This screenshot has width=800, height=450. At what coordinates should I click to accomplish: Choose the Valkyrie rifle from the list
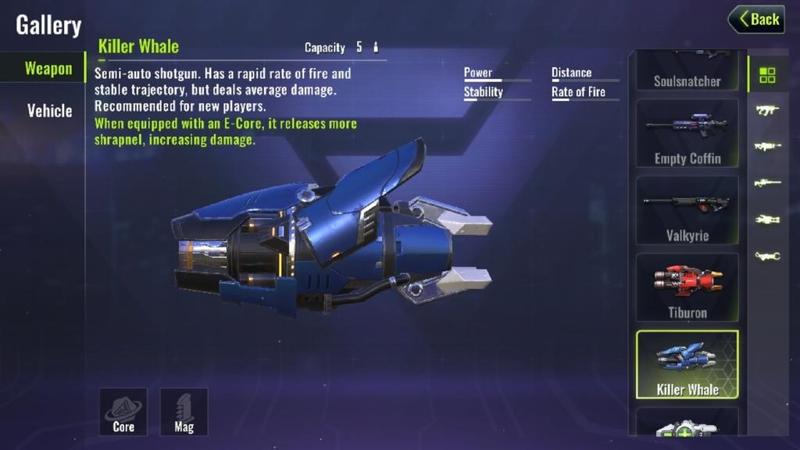(x=687, y=210)
